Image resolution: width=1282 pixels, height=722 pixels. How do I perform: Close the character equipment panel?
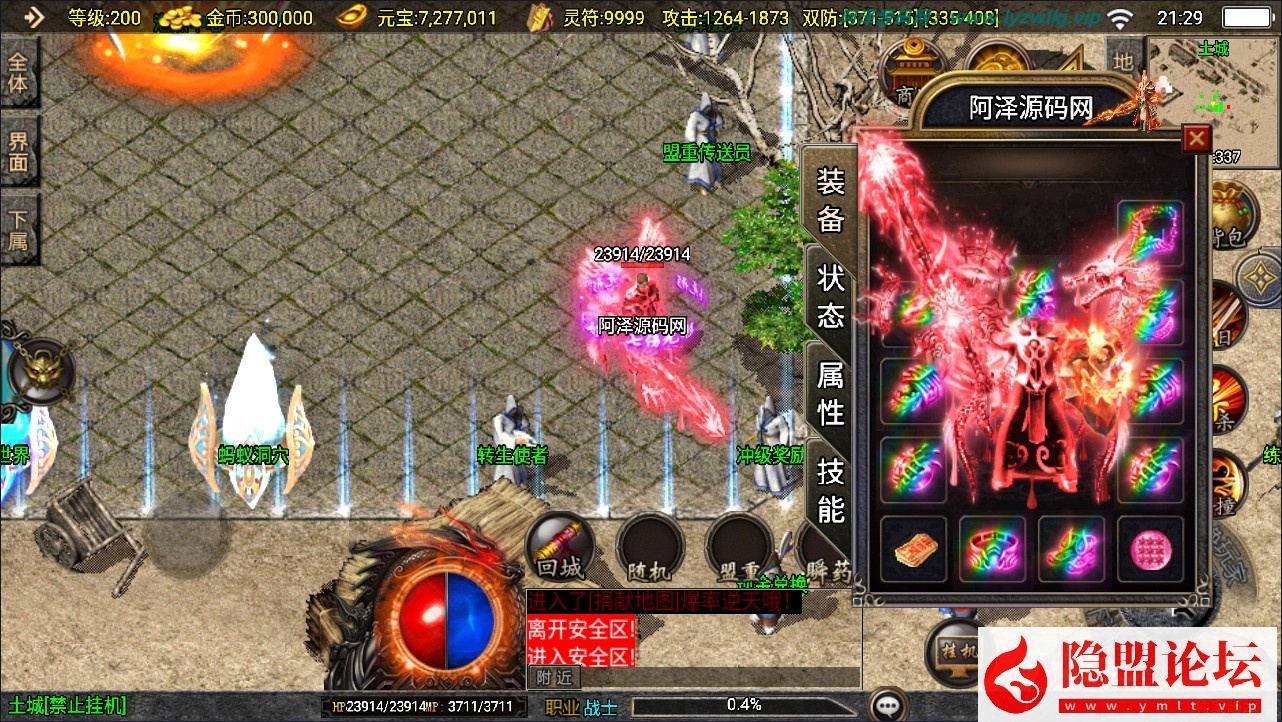pos(1195,139)
